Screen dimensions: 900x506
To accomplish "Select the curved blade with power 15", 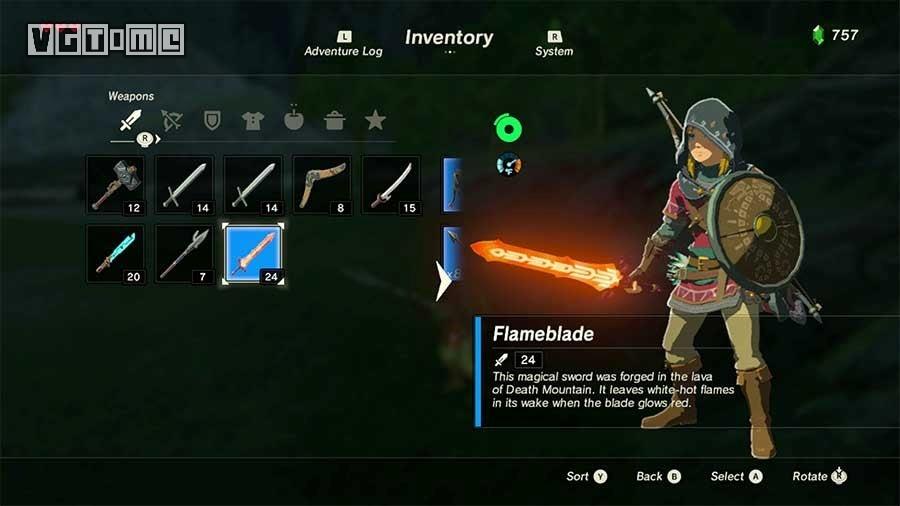I will pos(391,185).
